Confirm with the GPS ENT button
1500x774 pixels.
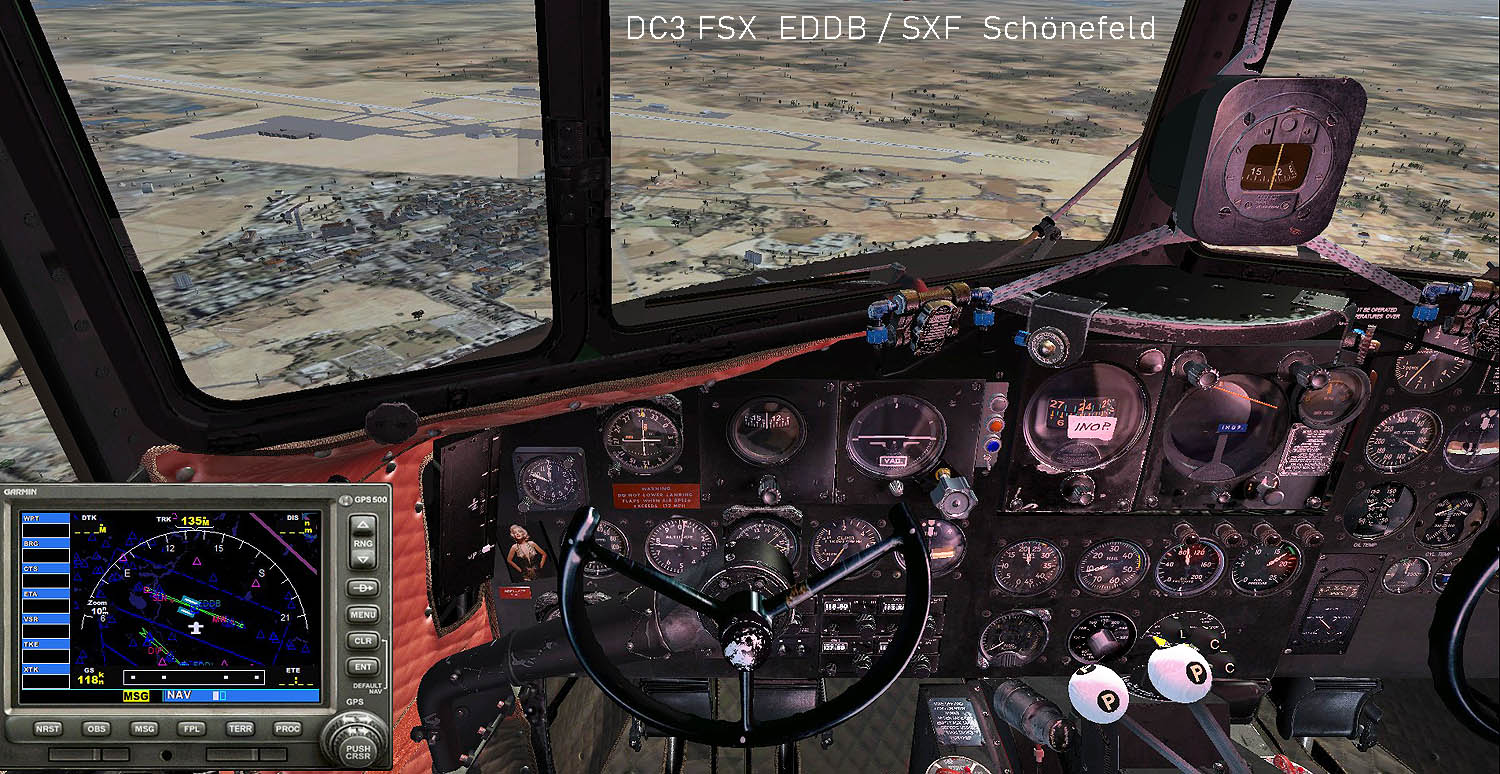point(363,666)
